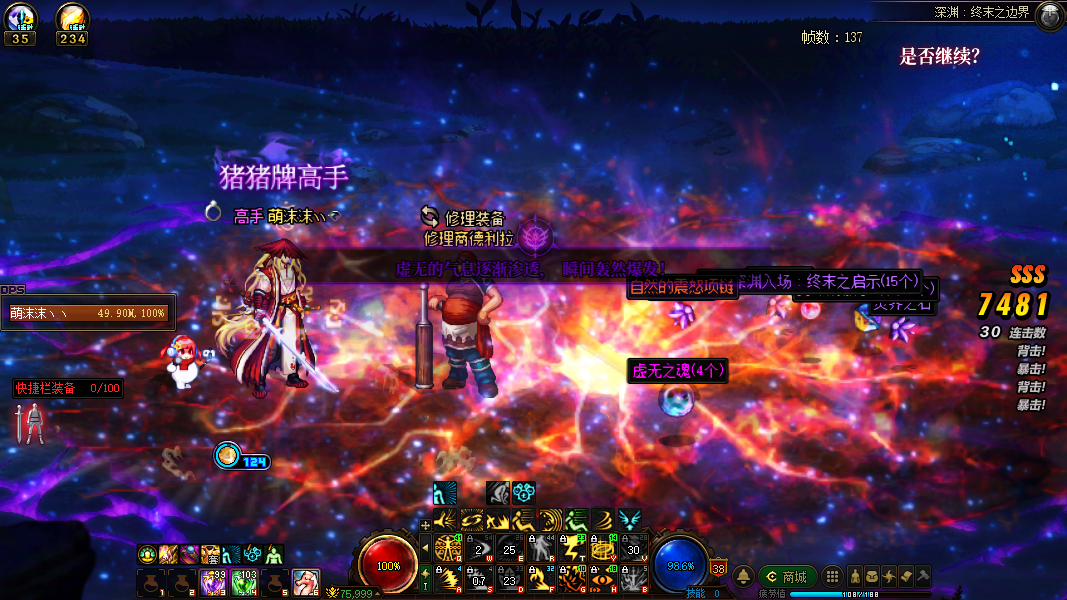The width and height of the screenshot is (1067, 600).
Task: Click the hammer icon in the bottom-right menu
Action: 924,577
